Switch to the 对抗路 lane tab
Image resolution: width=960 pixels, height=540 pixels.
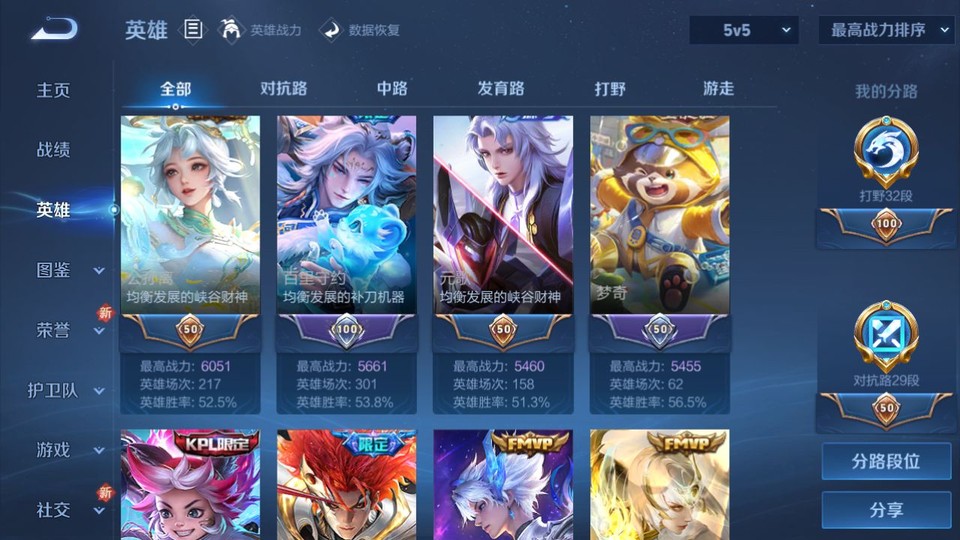(x=284, y=88)
